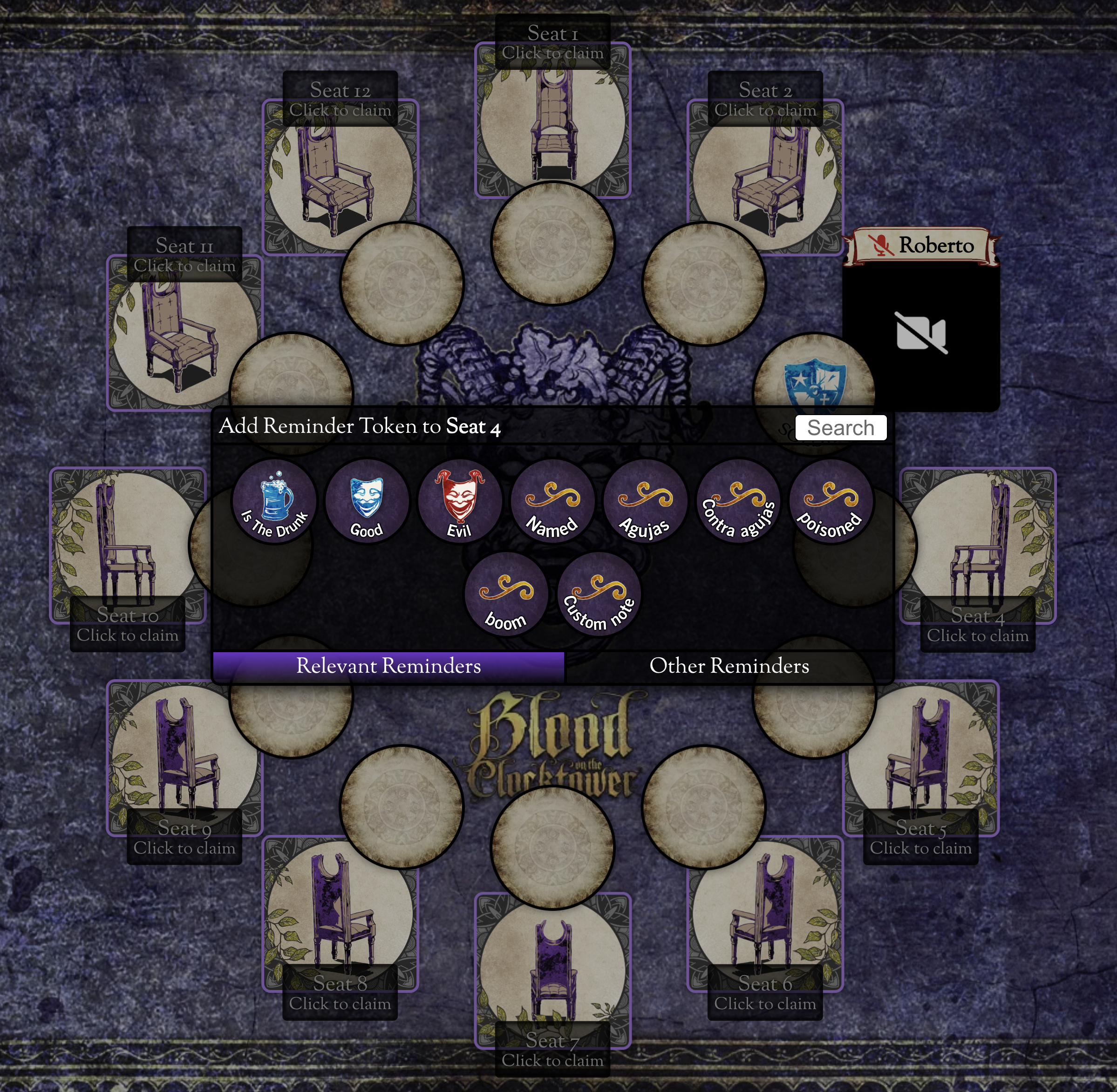Screen dimensions: 1117x1092
Task: Apply the "poisoned" reminder token
Action: click(x=831, y=501)
